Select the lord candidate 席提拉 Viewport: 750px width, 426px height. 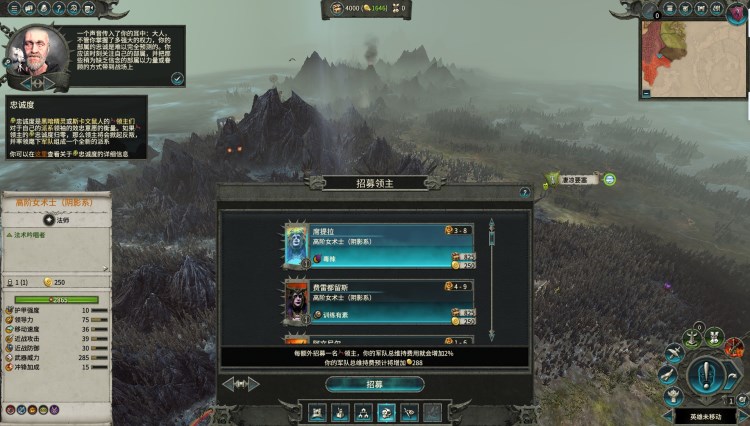pyautogui.click(x=380, y=247)
